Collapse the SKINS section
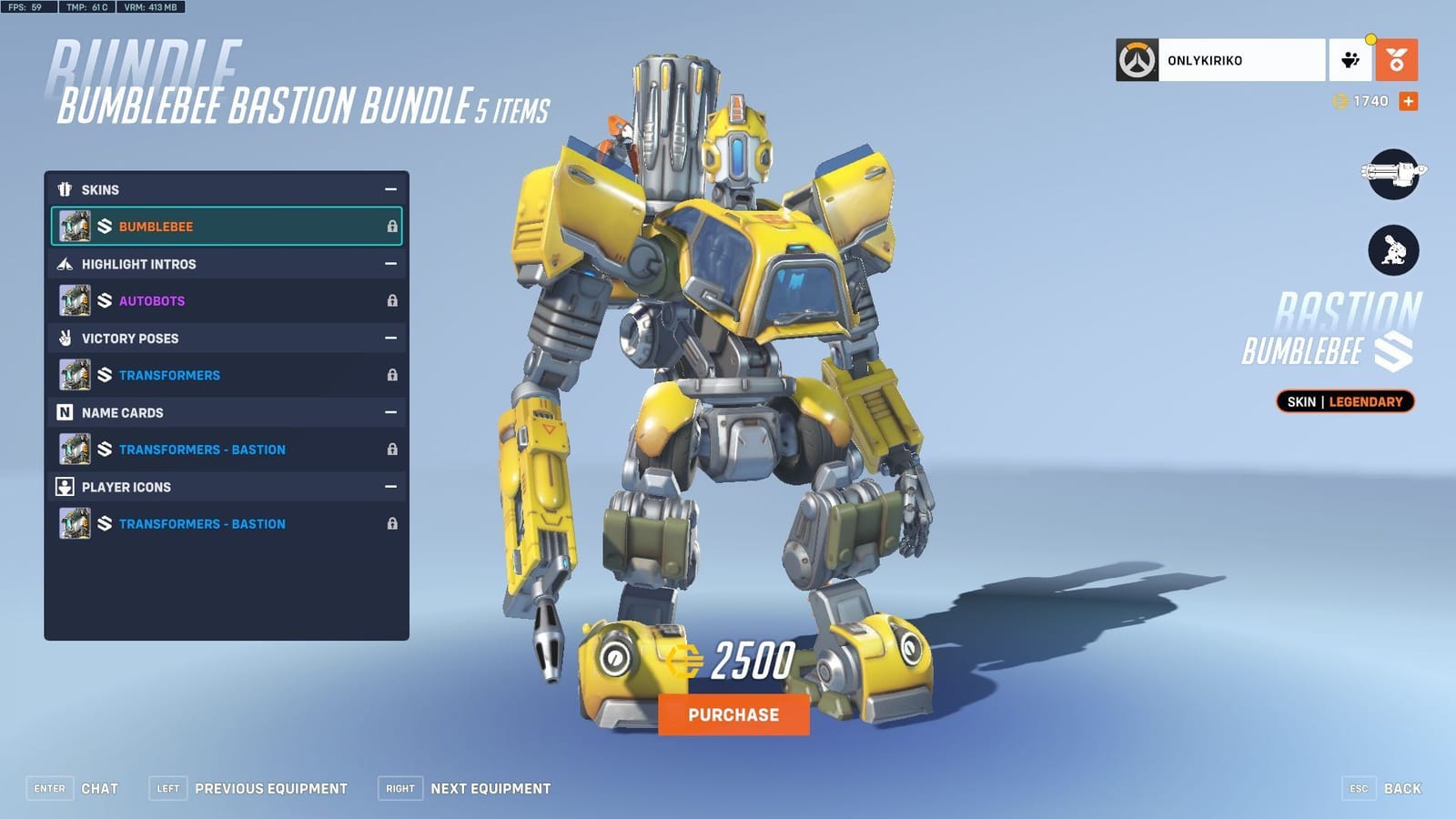Viewport: 1456px width, 819px height. (391, 189)
